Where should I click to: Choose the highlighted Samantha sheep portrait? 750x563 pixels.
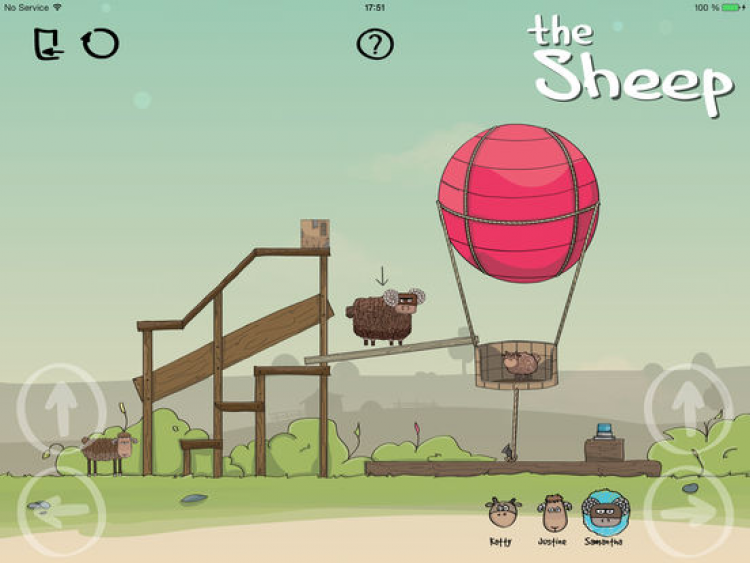[x=604, y=512]
